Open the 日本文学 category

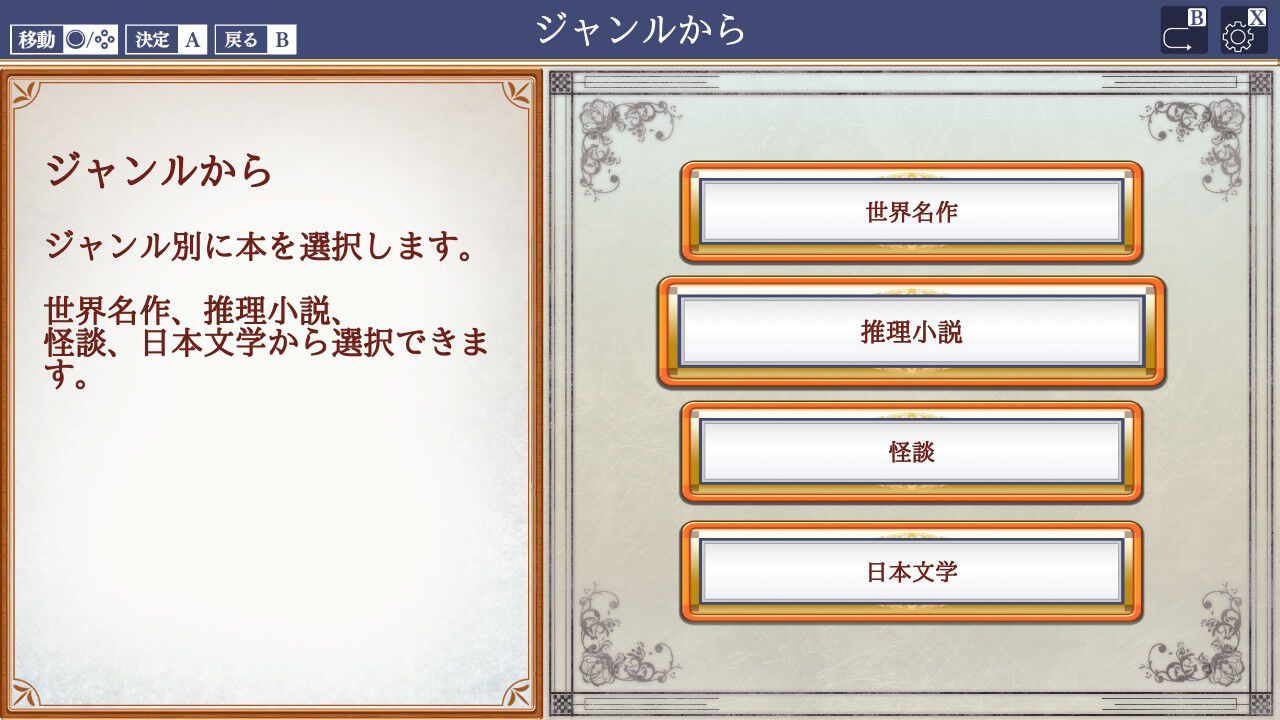pos(909,573)
